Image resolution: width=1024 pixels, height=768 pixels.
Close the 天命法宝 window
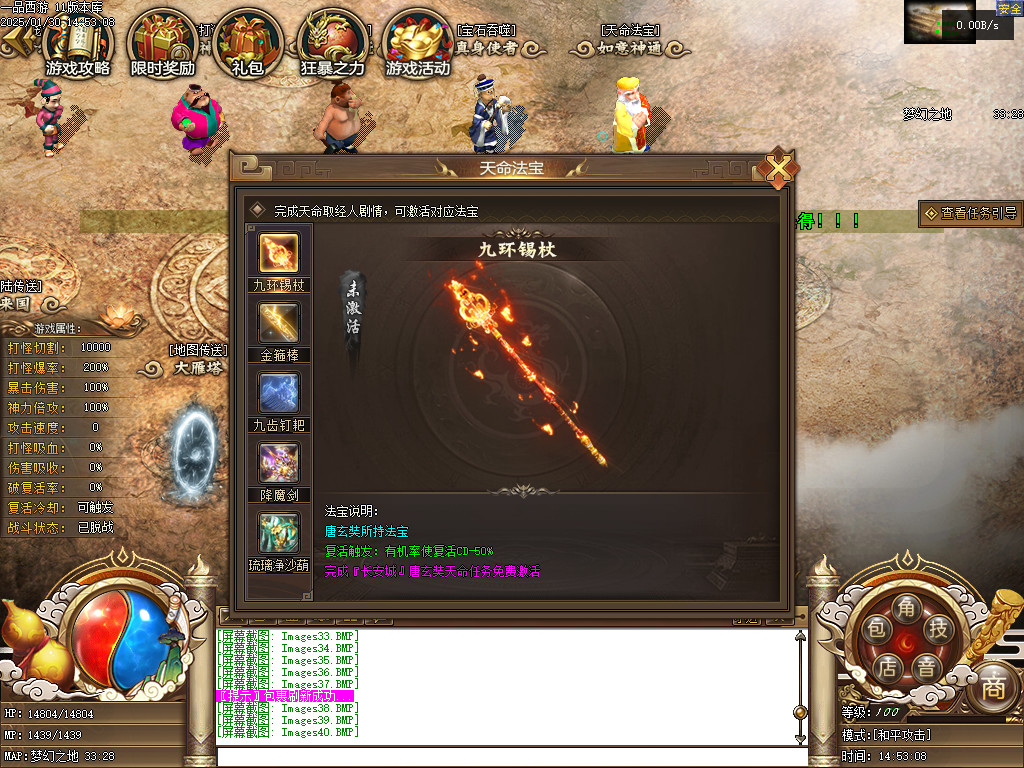(778, 169)
